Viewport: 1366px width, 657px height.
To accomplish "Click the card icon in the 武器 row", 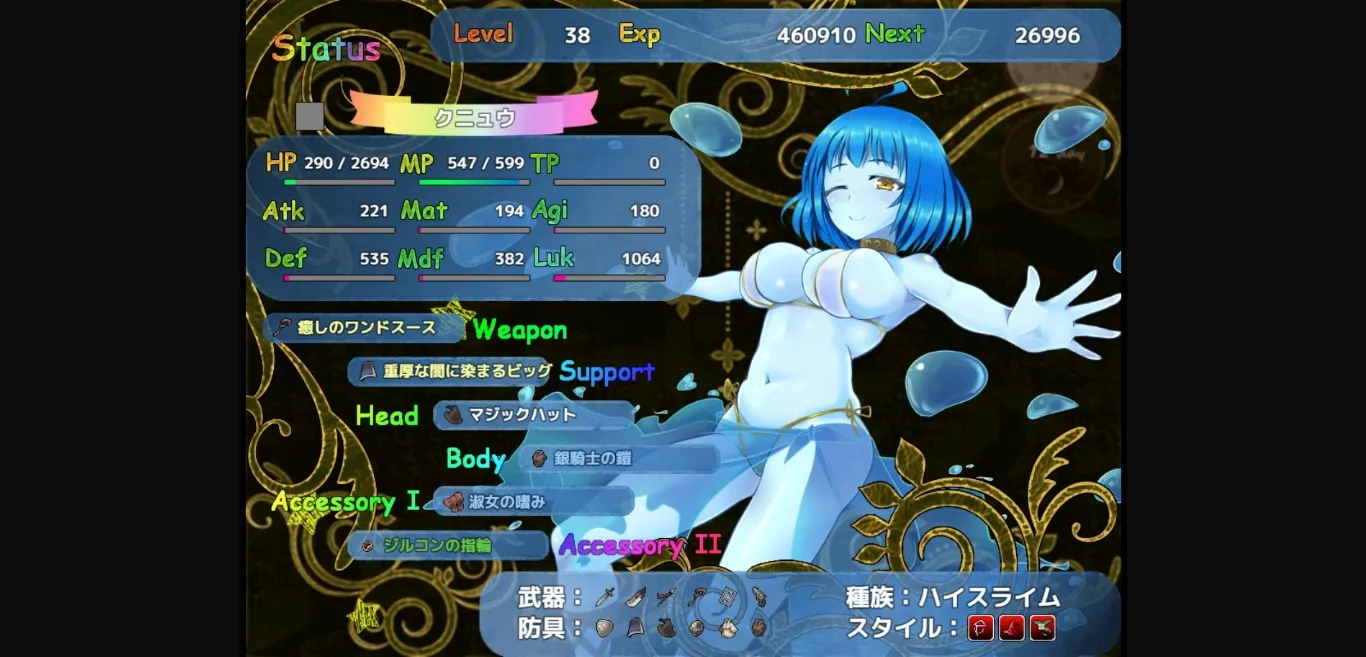I will (727, 597).
